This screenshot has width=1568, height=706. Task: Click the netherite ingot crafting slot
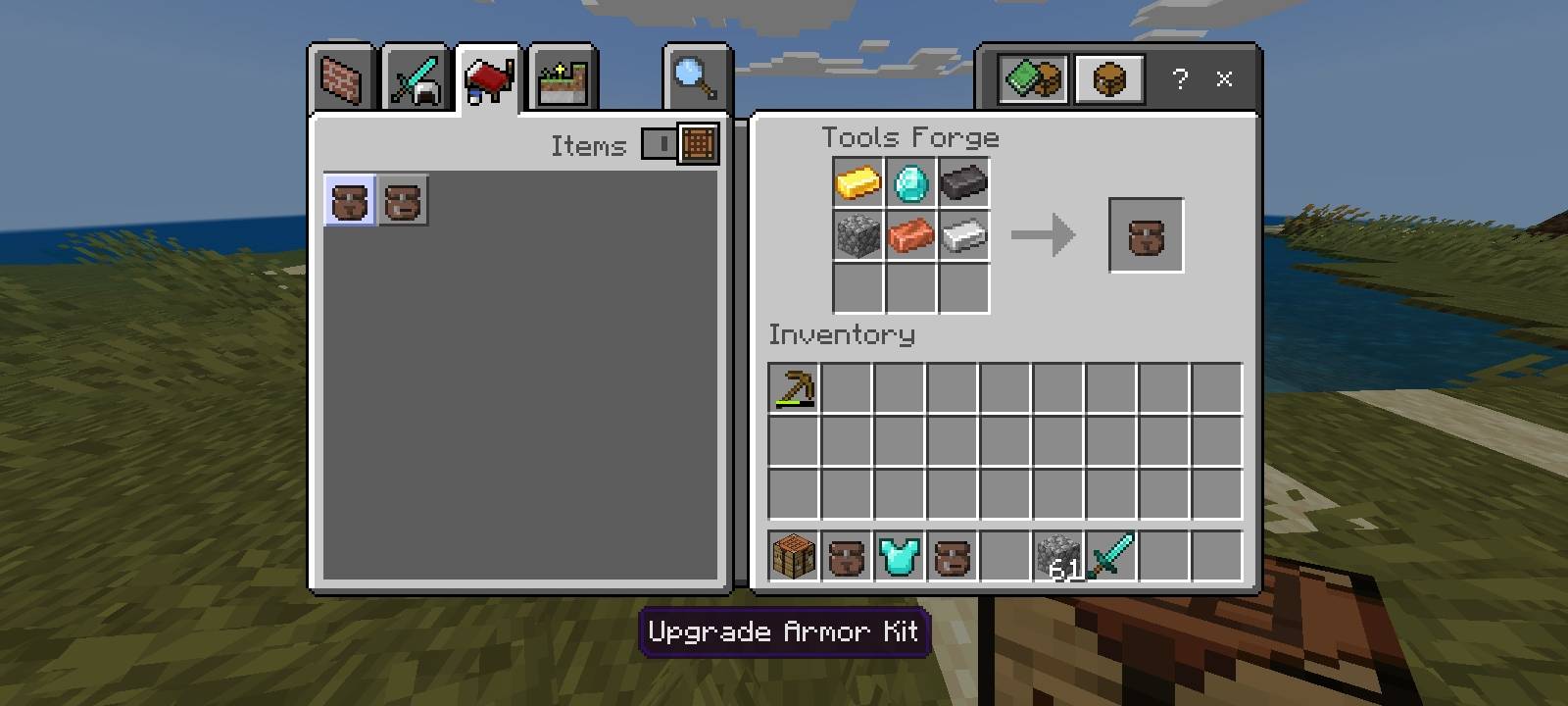pyautogui.click(x=964, y=182)
